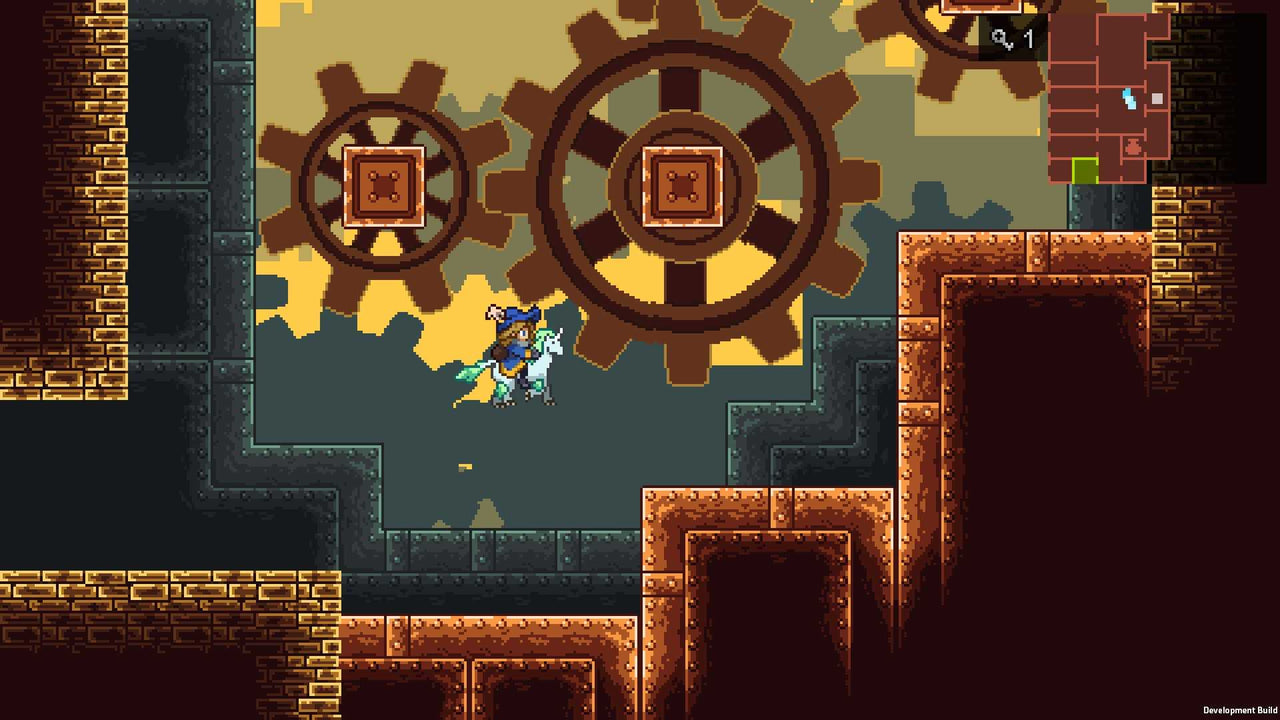Click the key counter icon

click(1000, 36)
